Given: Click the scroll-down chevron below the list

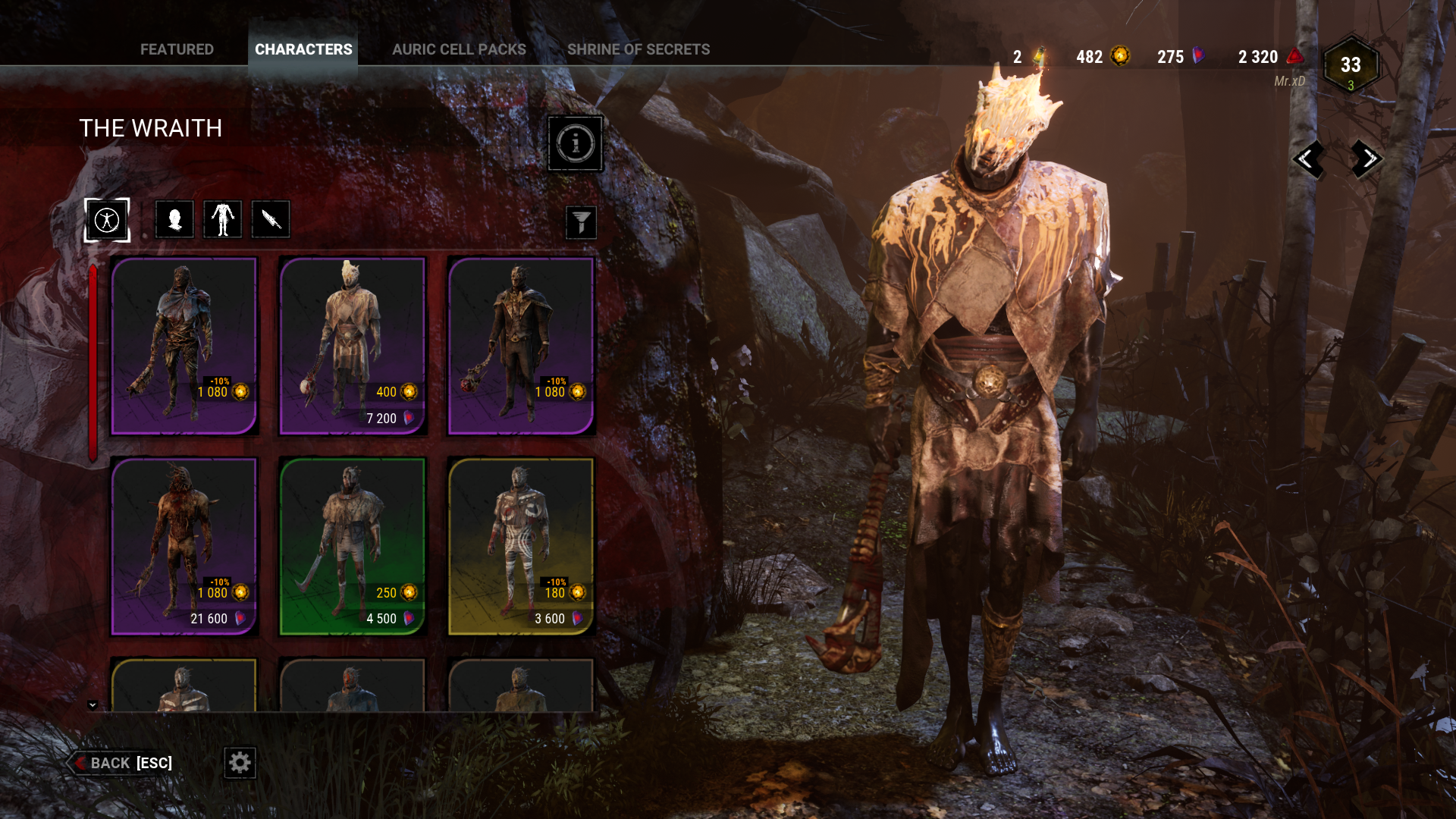Looking at the screenshot, I should (93, 704).
